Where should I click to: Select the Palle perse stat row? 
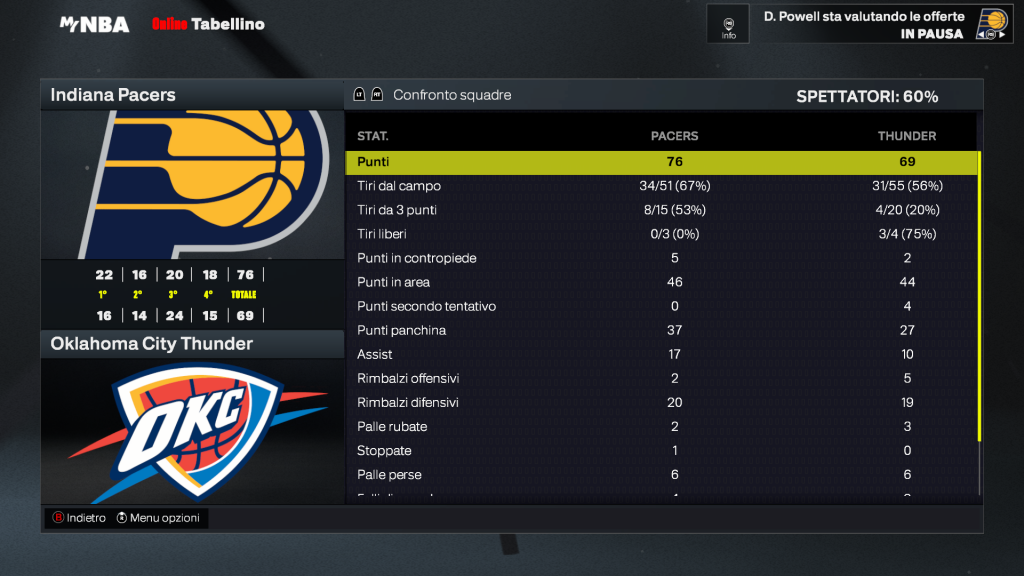(660, 474)
